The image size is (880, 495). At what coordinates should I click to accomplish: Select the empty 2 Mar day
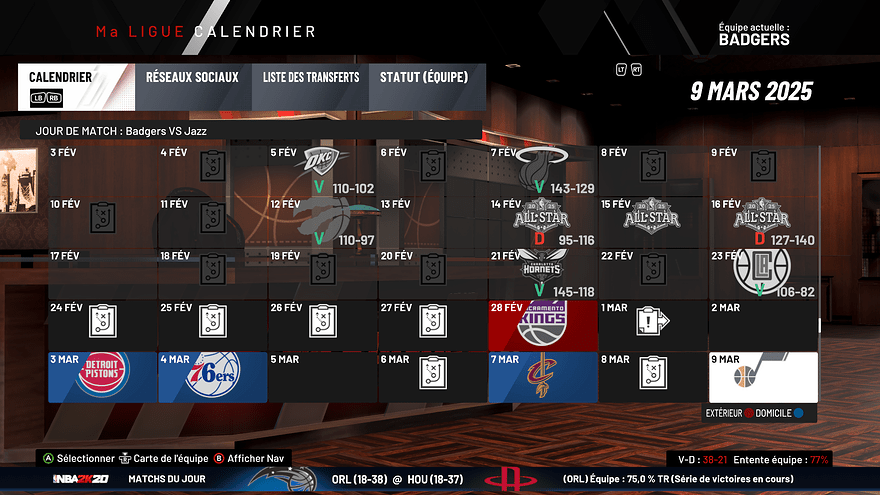pos(763,324)
